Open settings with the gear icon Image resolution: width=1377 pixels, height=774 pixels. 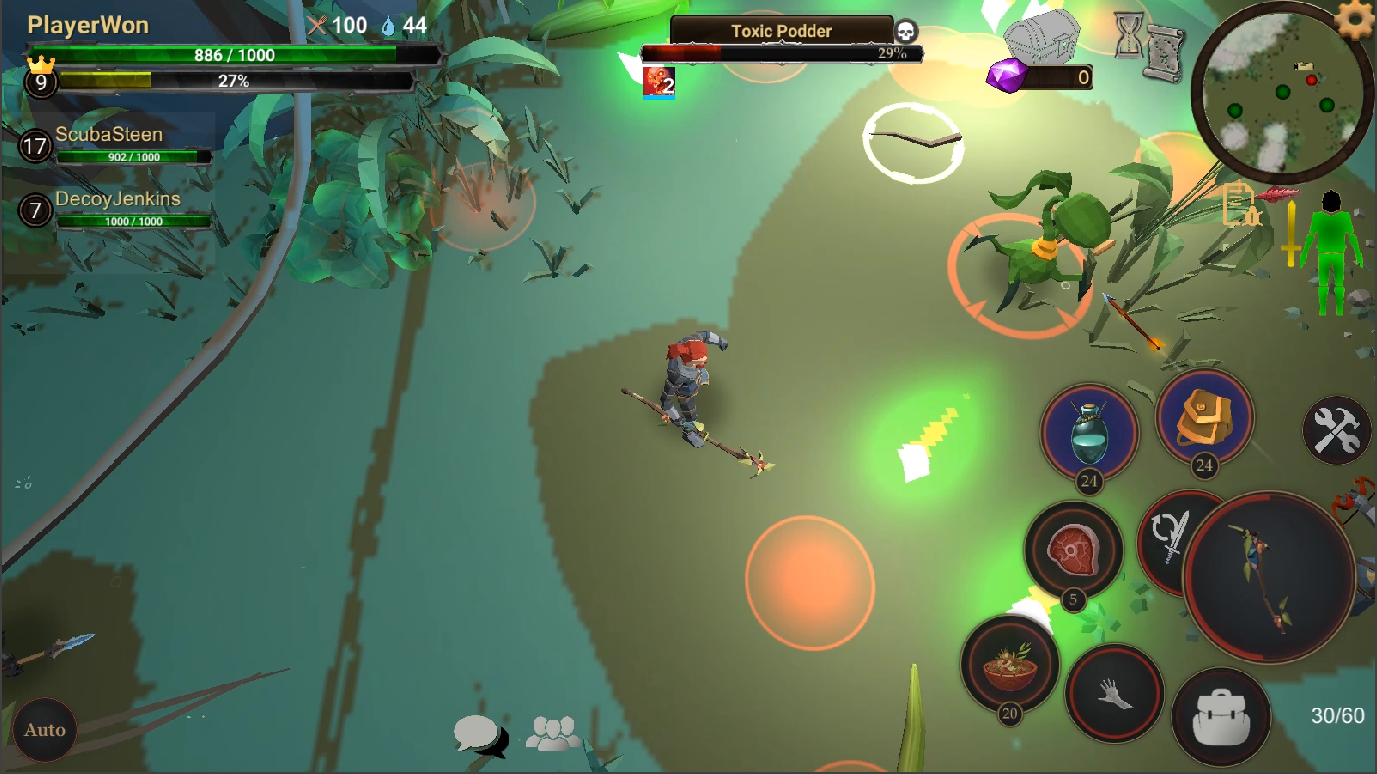coord(1355,19)
